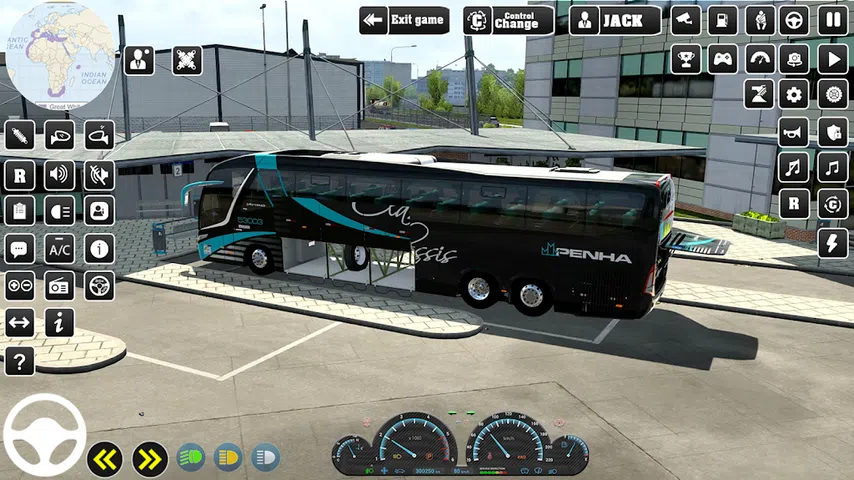Open the Control Change option

click(508, 20)
